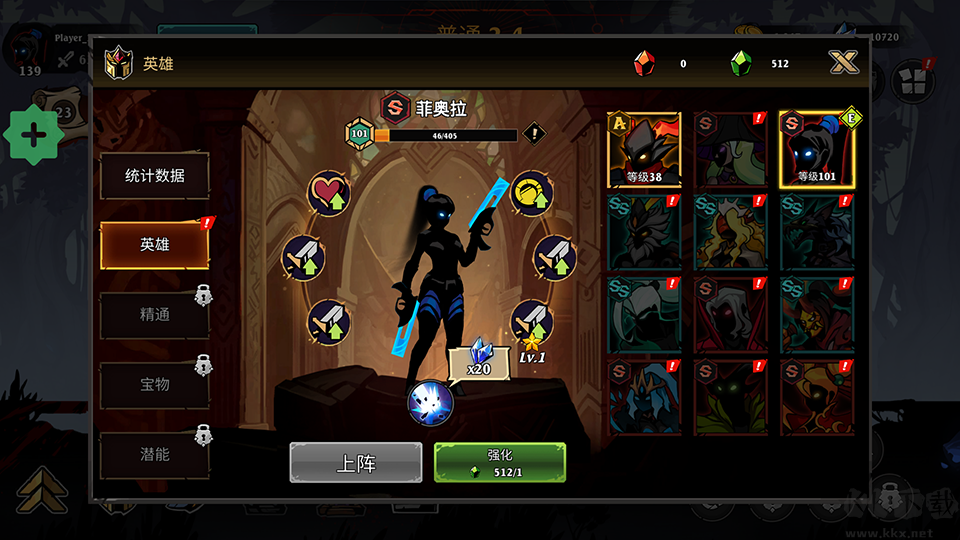
Task: Select the level 101 hero portrait
Action: (x=816, y=150)
